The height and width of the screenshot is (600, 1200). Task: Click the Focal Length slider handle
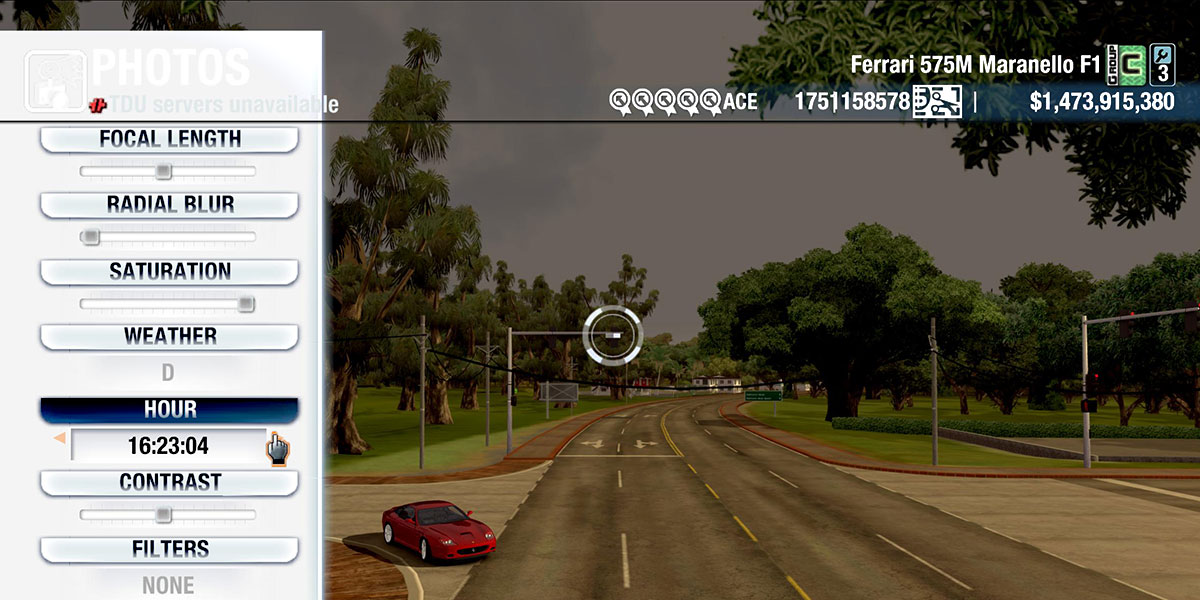(x=163, y=172)
